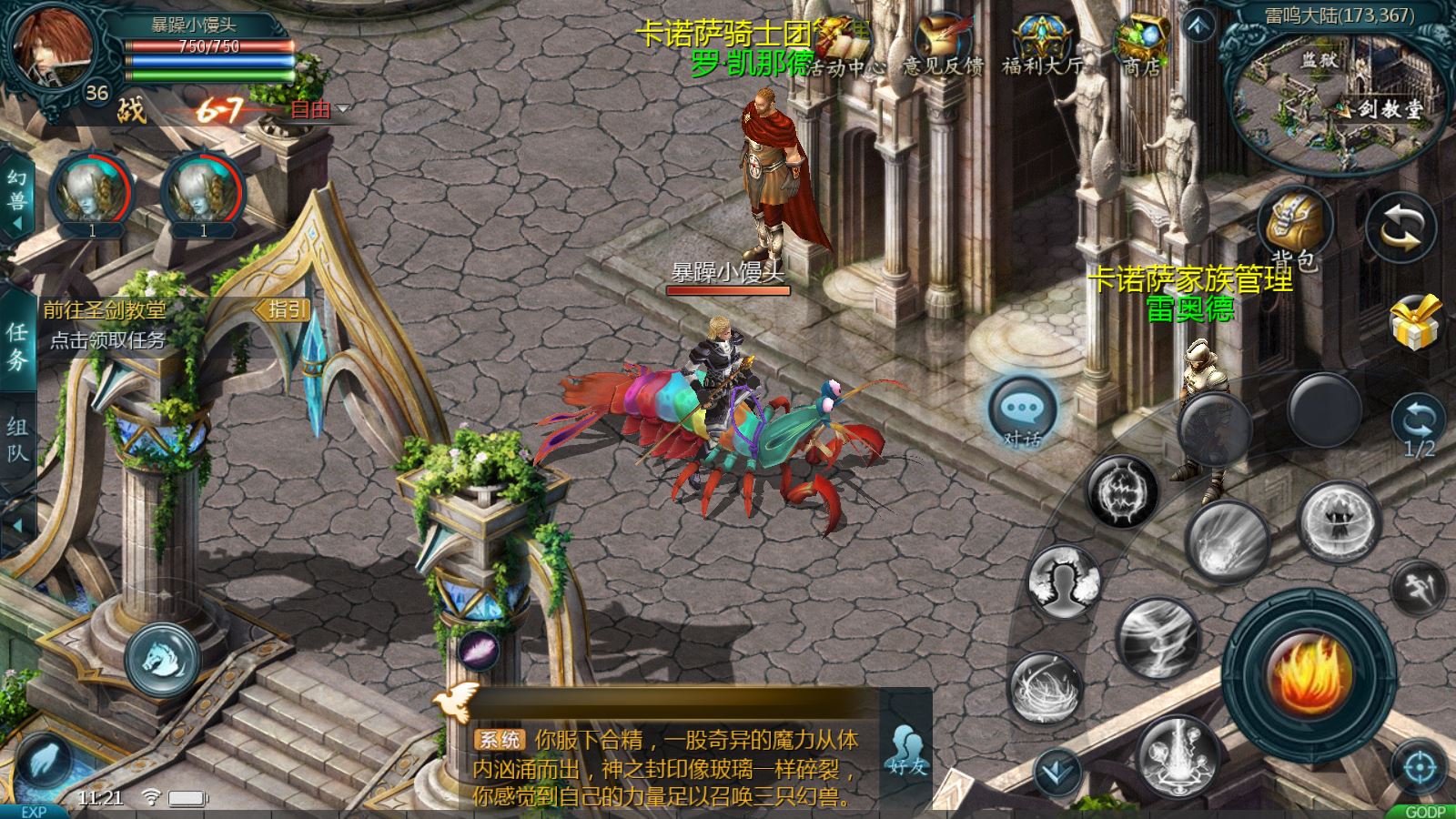
Task: Claim the golden gift box reward
Action: coord(1418,322)
